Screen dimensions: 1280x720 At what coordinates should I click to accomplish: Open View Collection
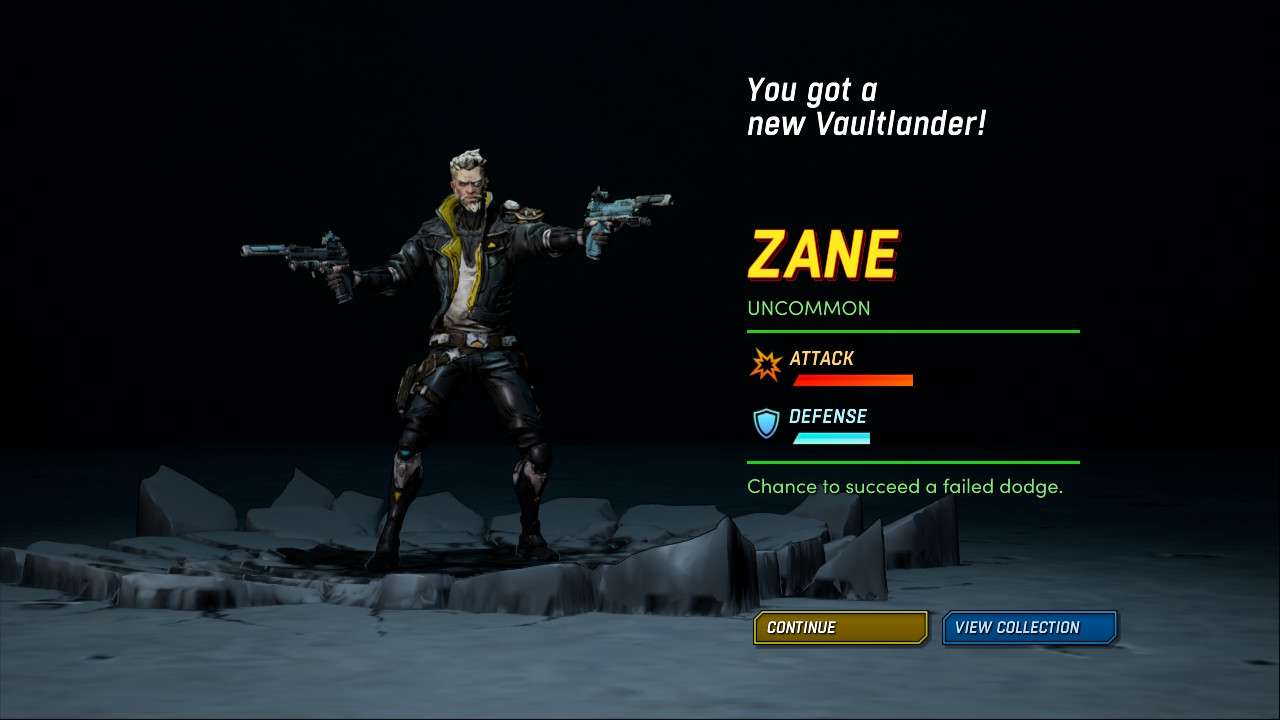tap(1029, 628)
